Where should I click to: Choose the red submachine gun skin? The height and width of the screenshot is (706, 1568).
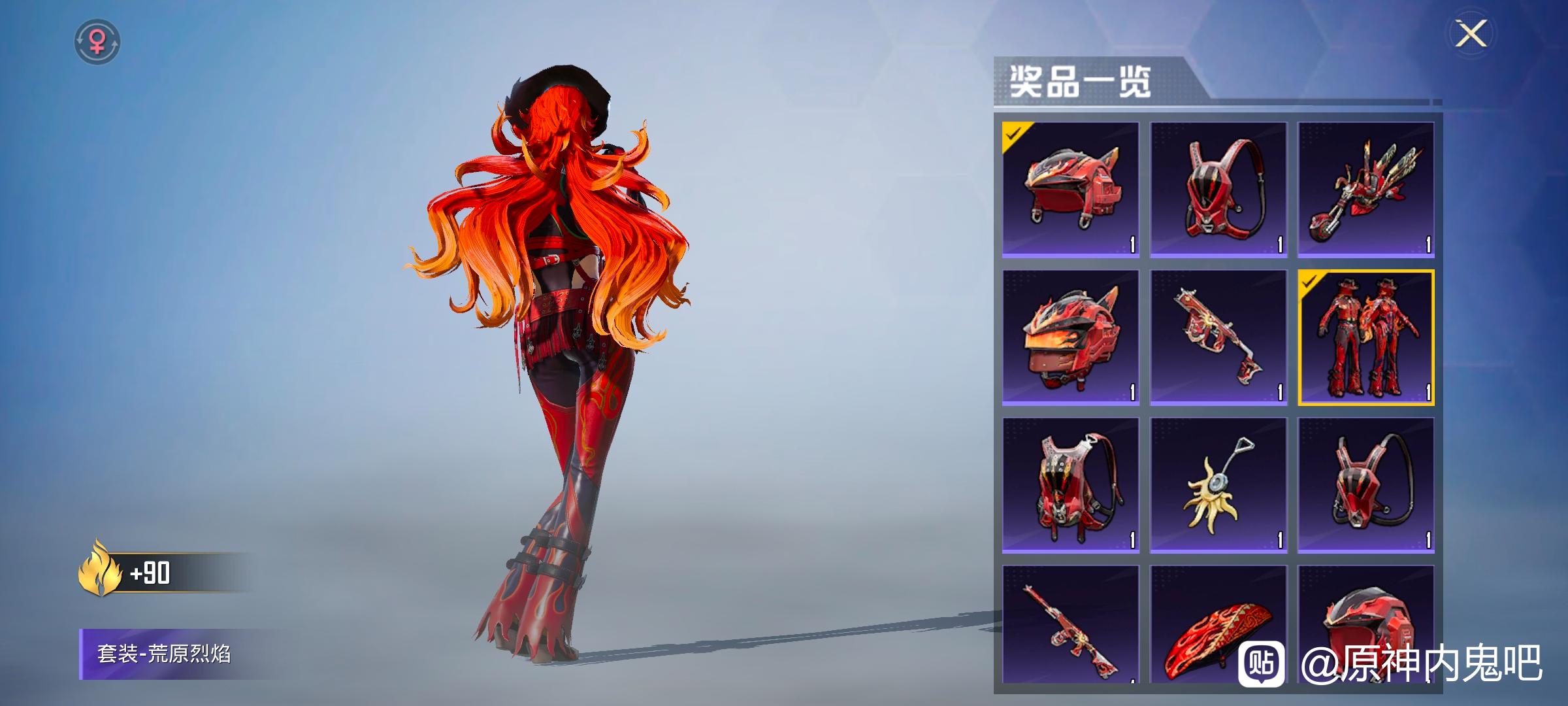1218,337
